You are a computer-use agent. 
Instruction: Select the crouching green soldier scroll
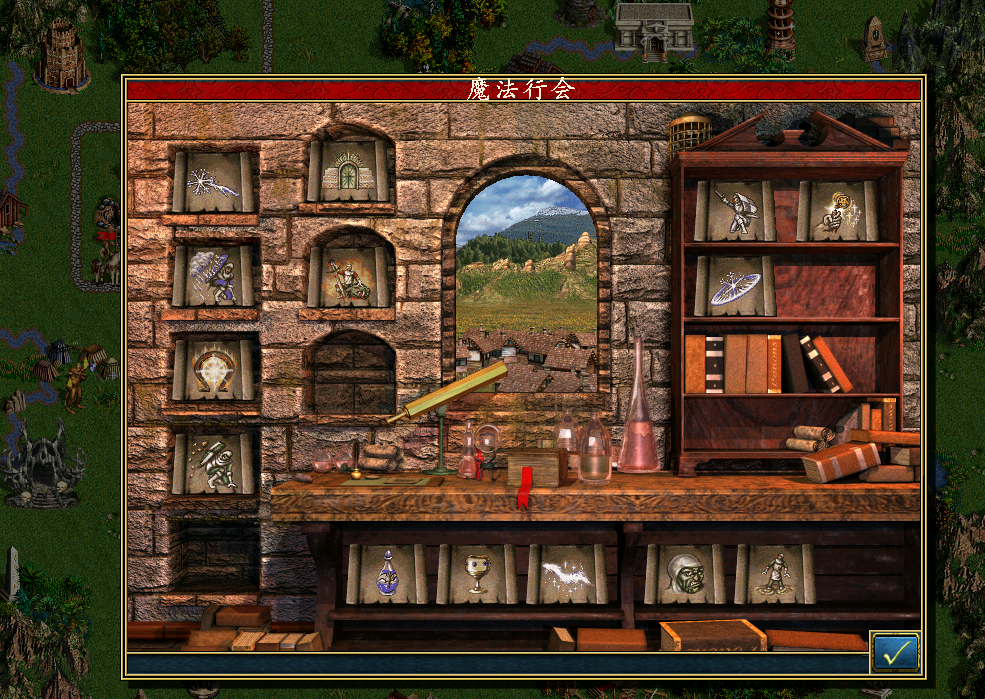pyautogui.click(x=213, y=463)
